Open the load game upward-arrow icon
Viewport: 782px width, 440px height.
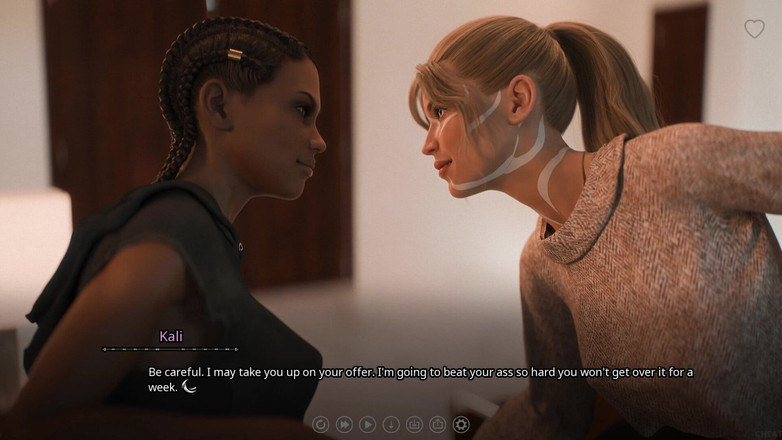(x=437, y=424)
